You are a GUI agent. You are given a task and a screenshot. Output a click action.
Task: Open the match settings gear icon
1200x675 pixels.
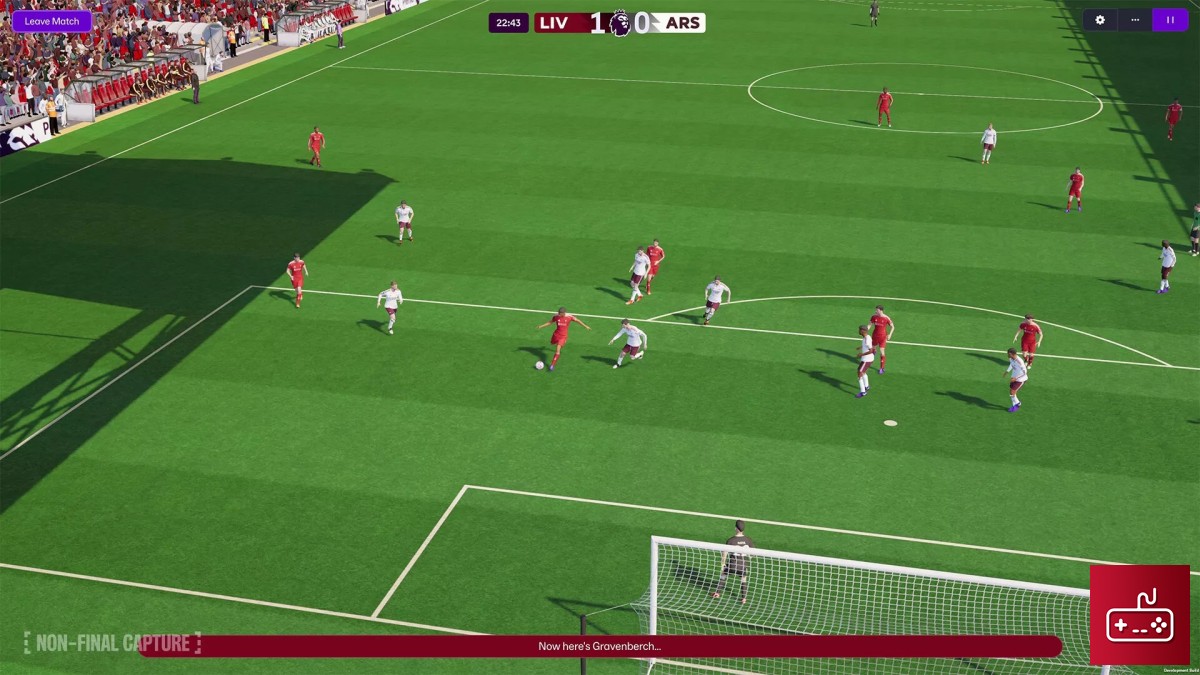tap(1100, 20)
